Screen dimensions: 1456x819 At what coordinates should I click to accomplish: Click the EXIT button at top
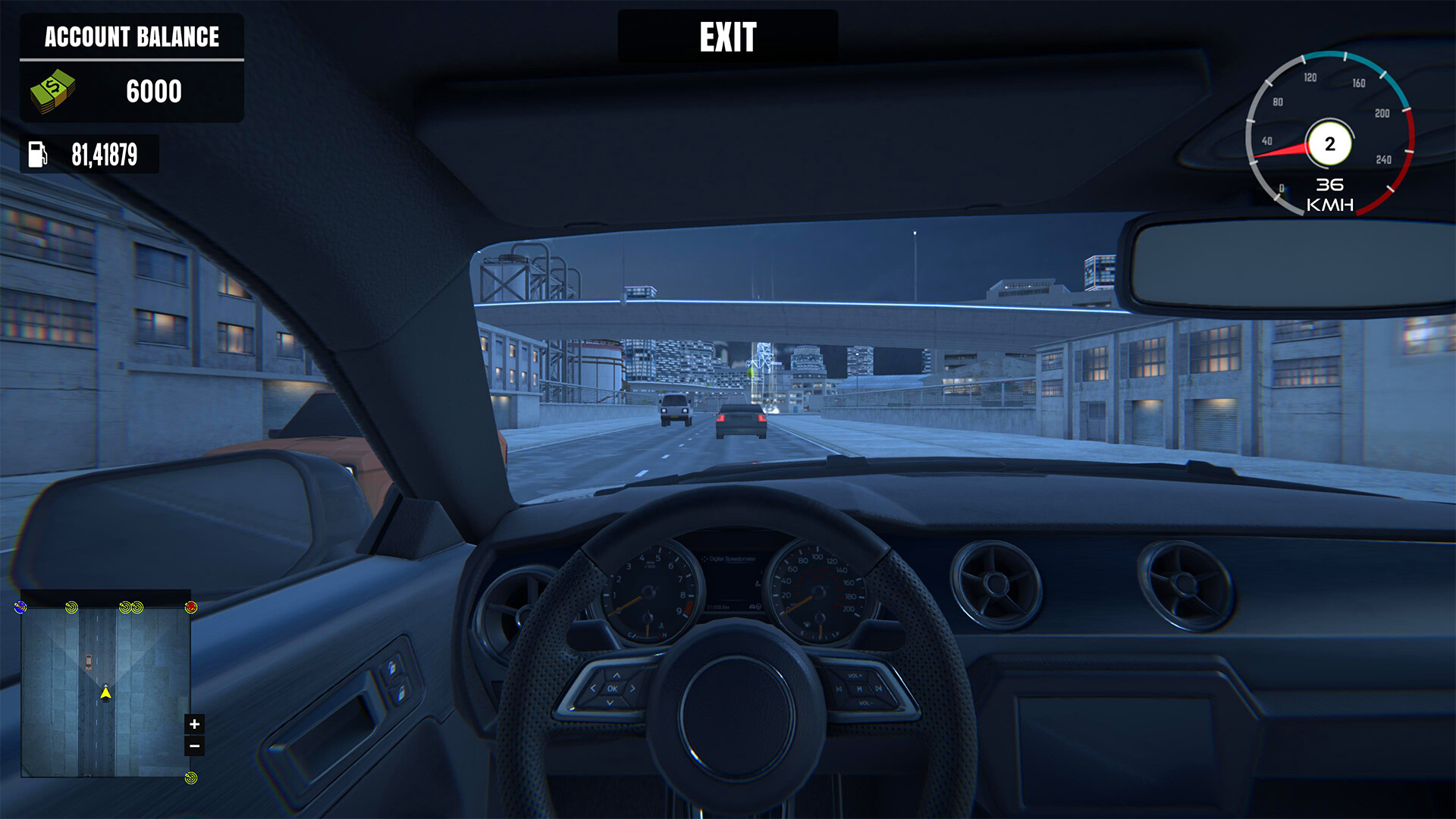pos(727,36)
